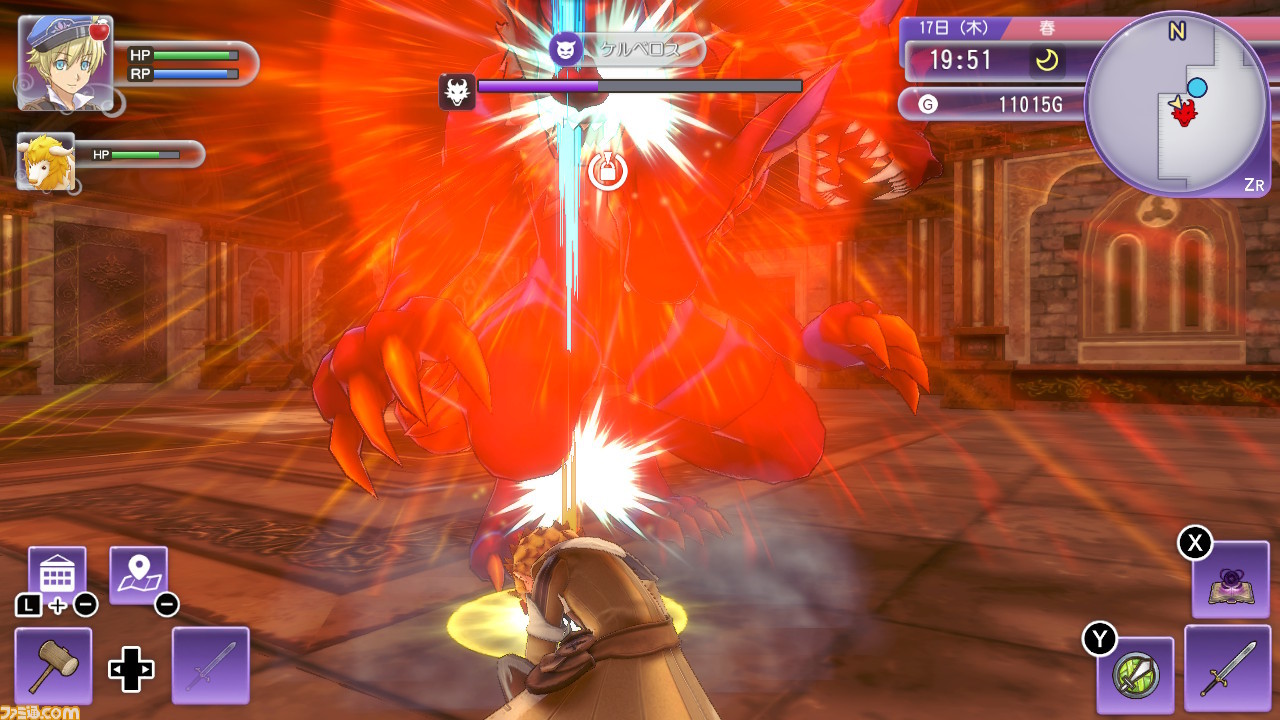Select the equipped longsword weapon slot
Image resolution: width=1280 pixels, height=720 pixels.
(x=1226, y=667)
